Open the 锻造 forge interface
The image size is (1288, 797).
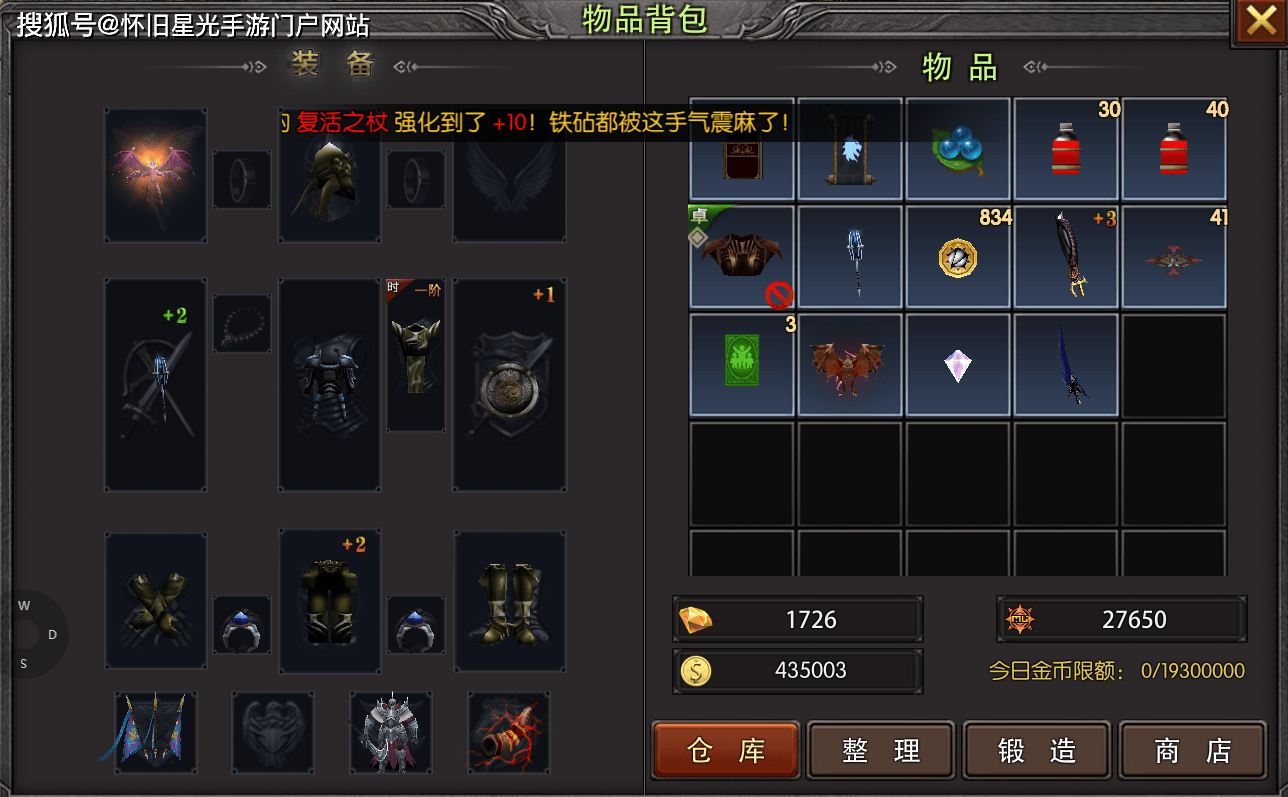[x=1036, y=750]
